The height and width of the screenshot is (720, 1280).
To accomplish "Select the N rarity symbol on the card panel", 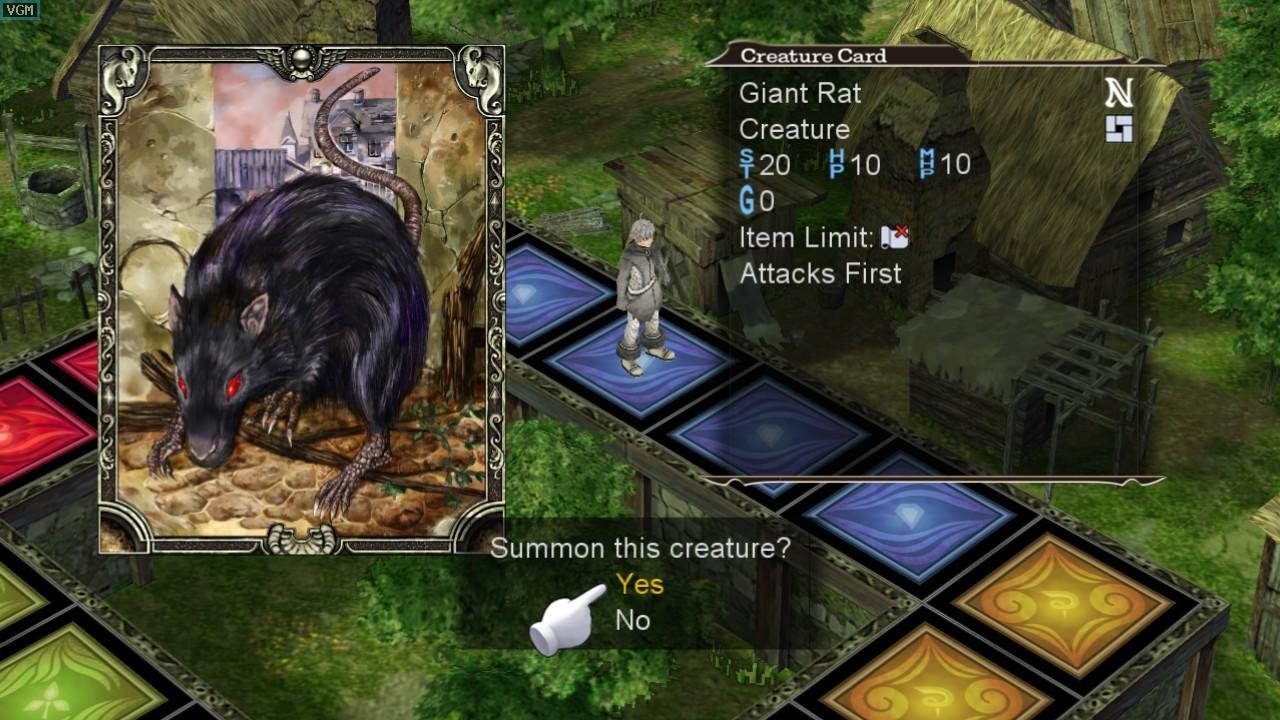I will (x=1122, y=91).
